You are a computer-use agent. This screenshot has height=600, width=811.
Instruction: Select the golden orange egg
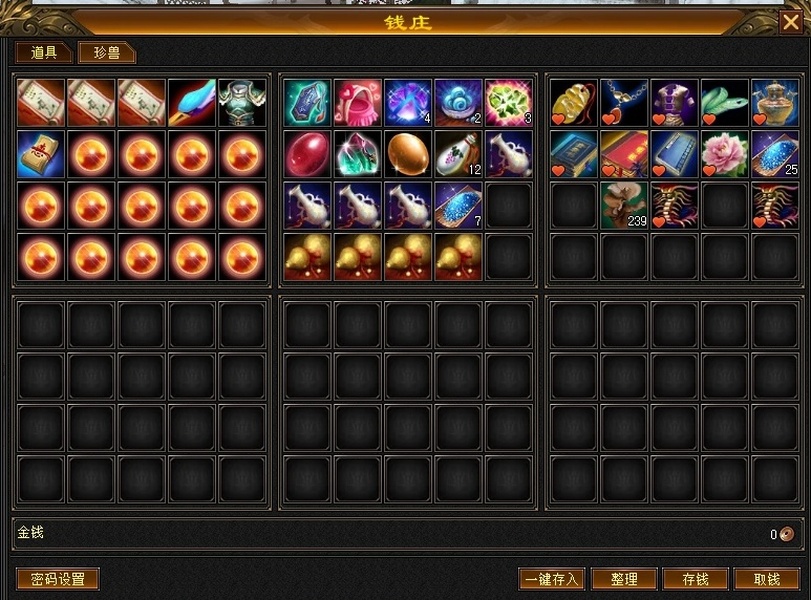click(408, 154)
